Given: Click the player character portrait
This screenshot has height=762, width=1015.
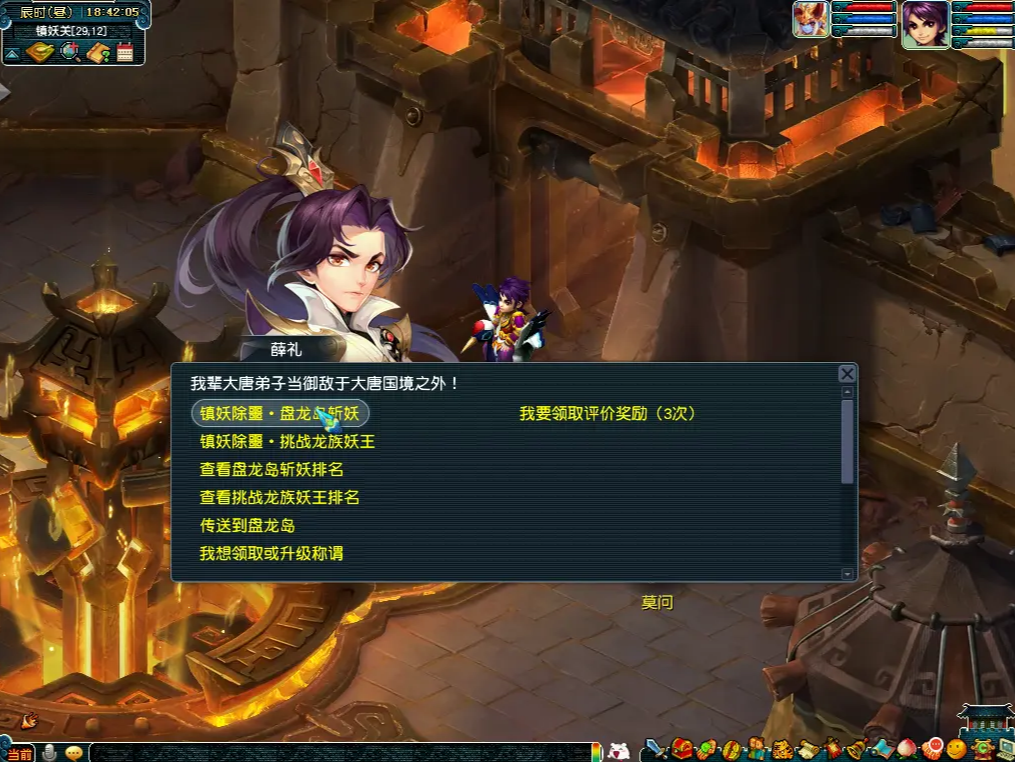Looking at the screenshot, I should 925,24.
